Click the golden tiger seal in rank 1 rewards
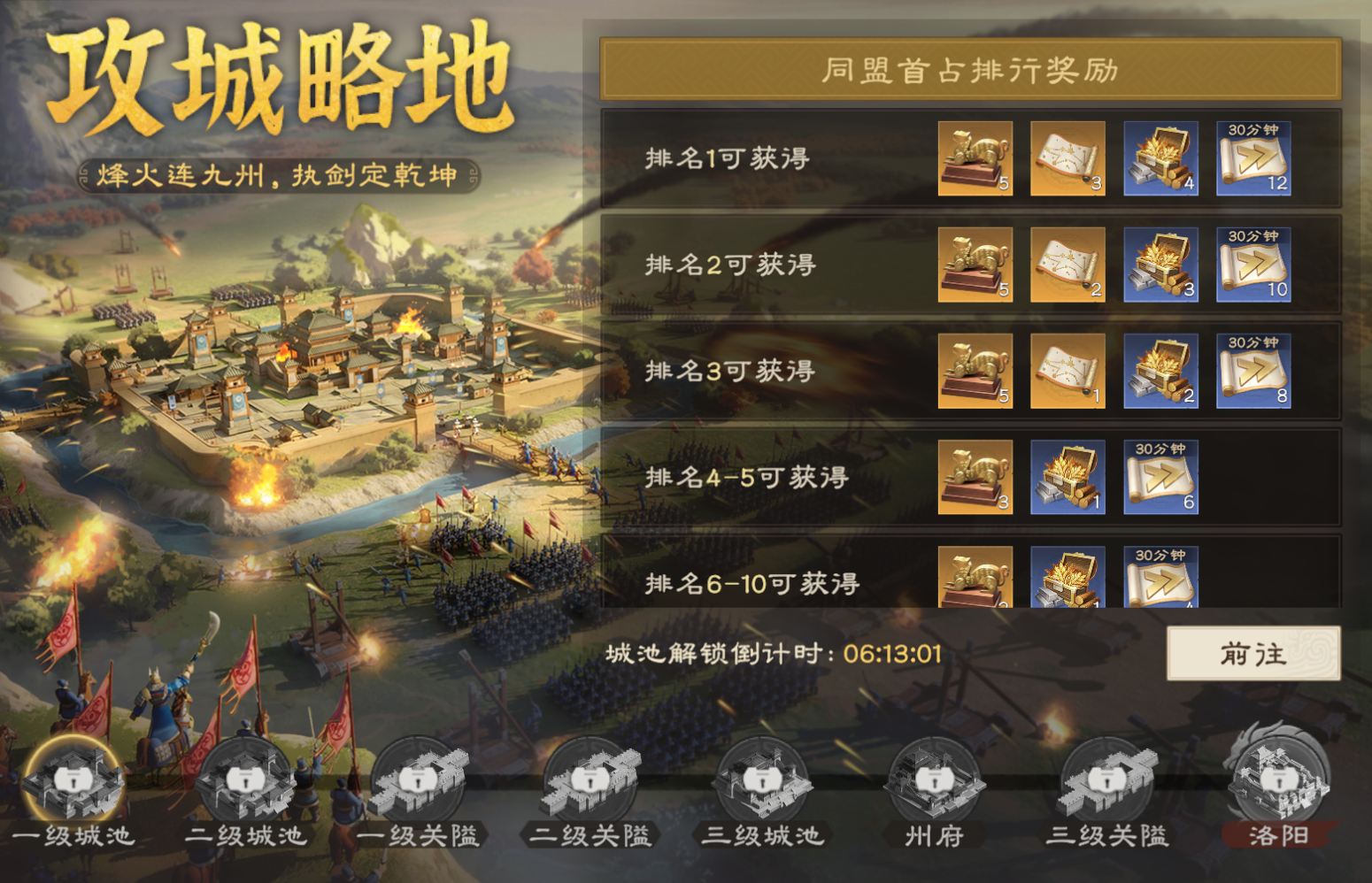Image resolution: width=1372 pixels, height=883 pixels. pos(975,160)
